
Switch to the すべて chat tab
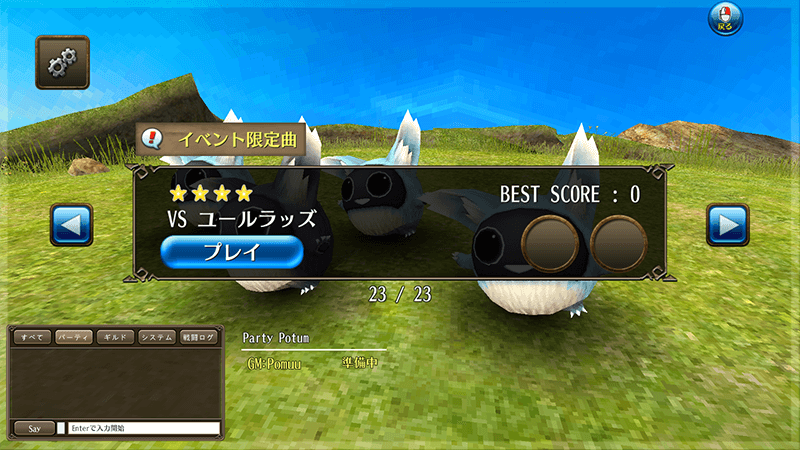tap(31, 338)
